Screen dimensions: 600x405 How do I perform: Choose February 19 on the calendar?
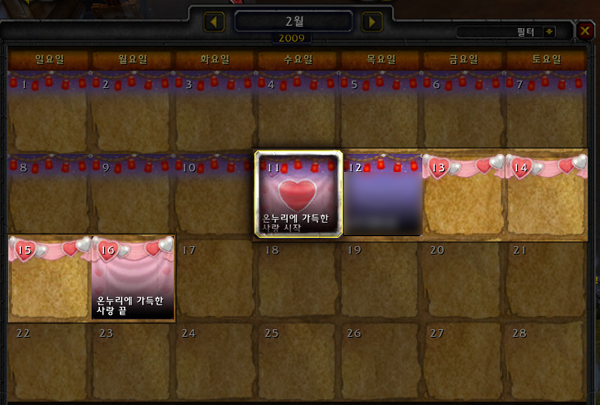pos(382,278)
